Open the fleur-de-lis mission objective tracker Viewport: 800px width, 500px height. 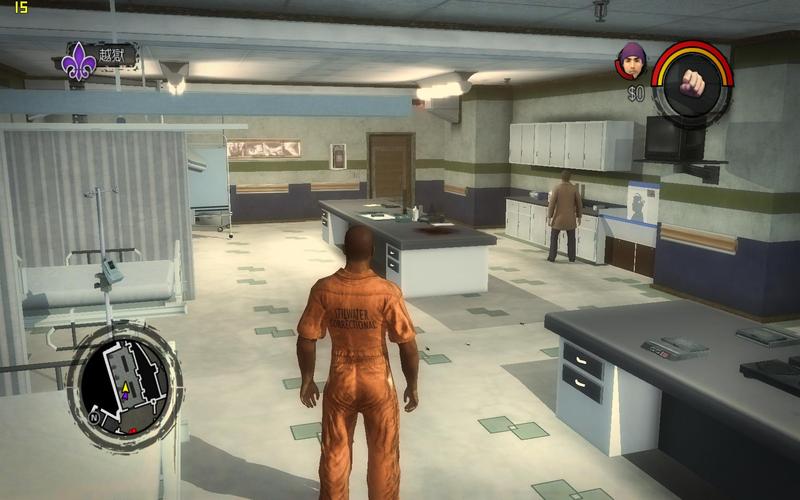80,62
